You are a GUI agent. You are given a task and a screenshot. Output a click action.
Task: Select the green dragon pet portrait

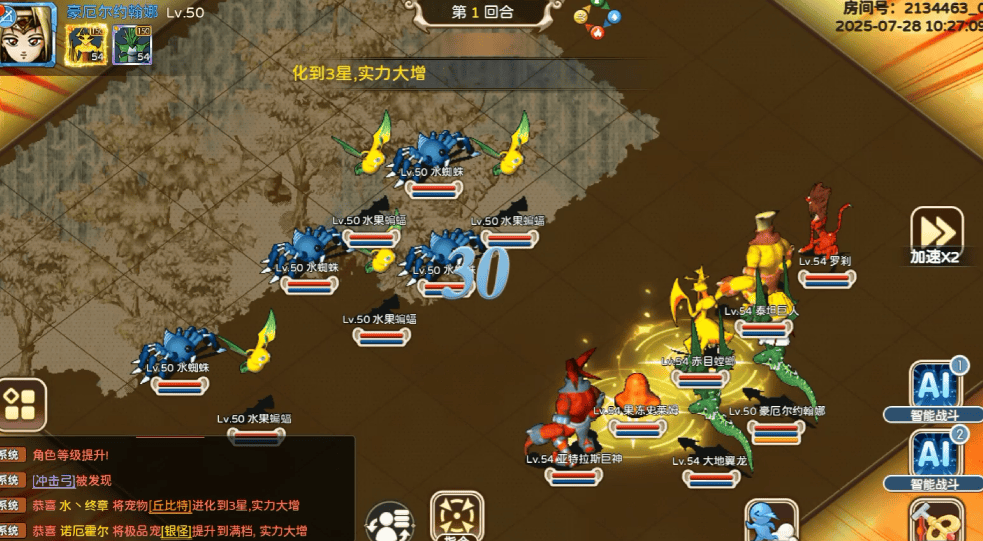pos(131,43)
